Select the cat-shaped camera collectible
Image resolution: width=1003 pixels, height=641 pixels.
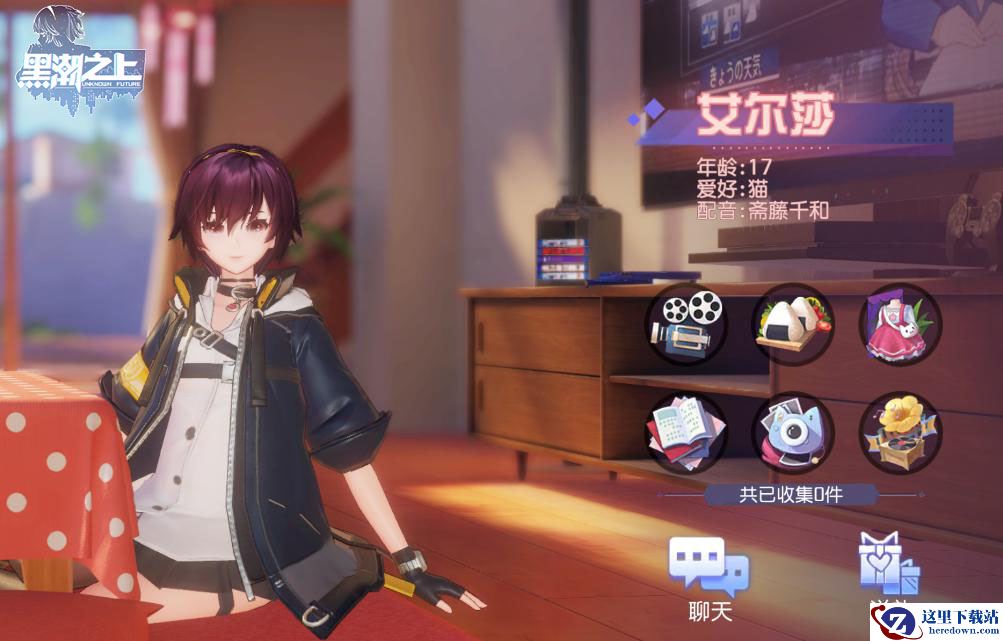pyautogui.click(x=792, y=432)
